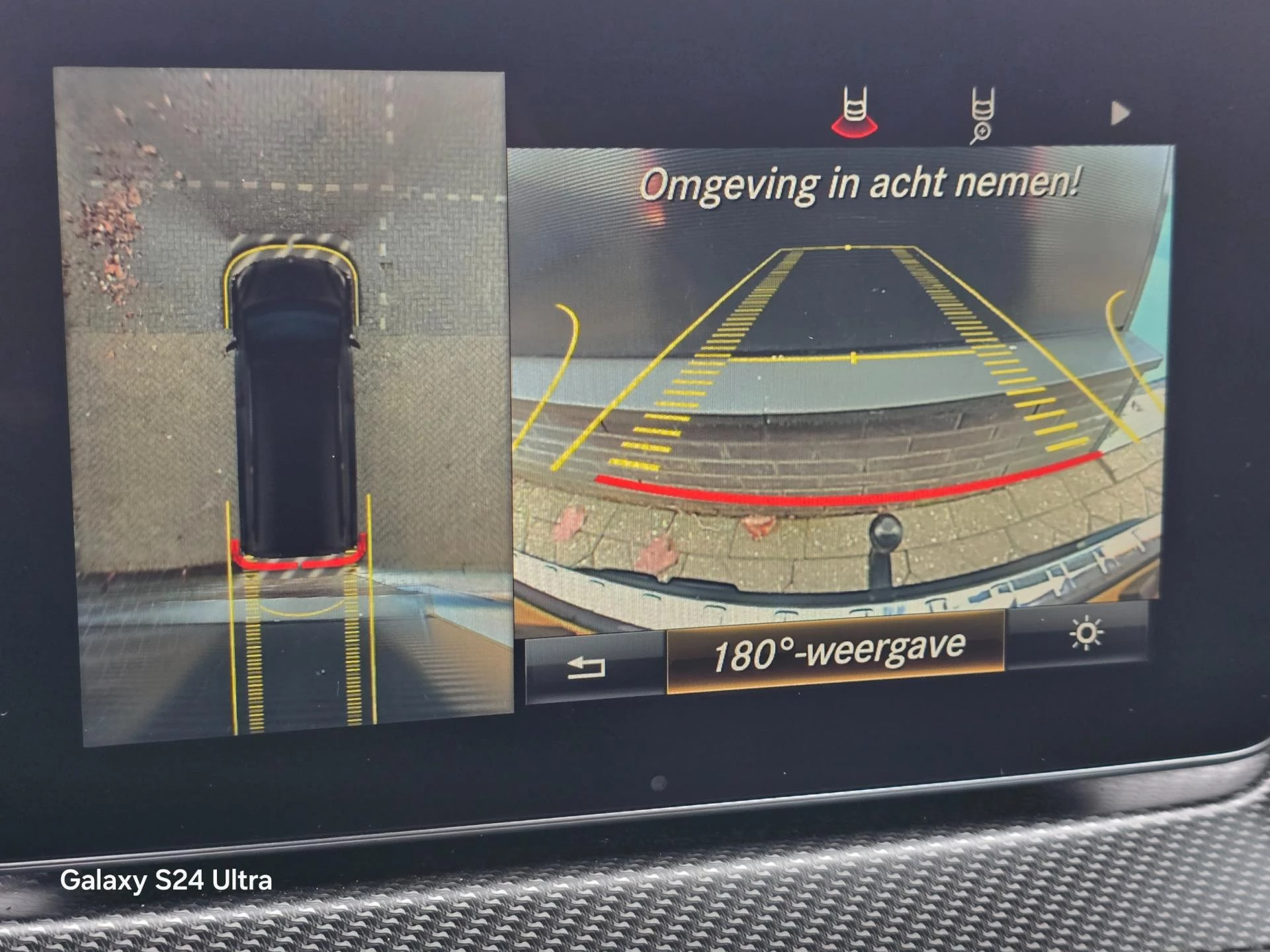Choose the red rear camera view icon

coord(855,113)
